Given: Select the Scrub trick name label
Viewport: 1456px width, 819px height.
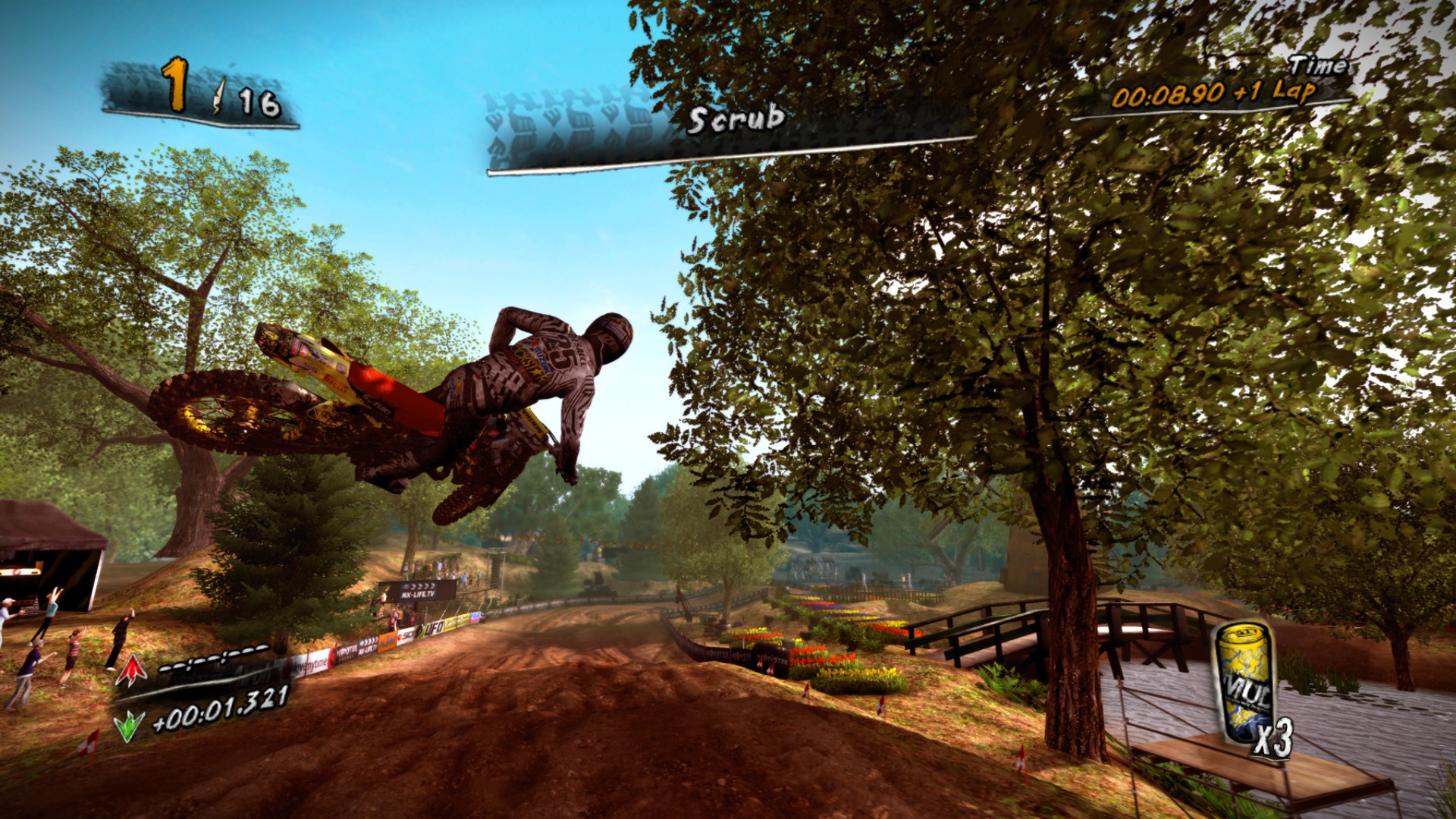Looking at the screenshot, I should click(734, 119).
